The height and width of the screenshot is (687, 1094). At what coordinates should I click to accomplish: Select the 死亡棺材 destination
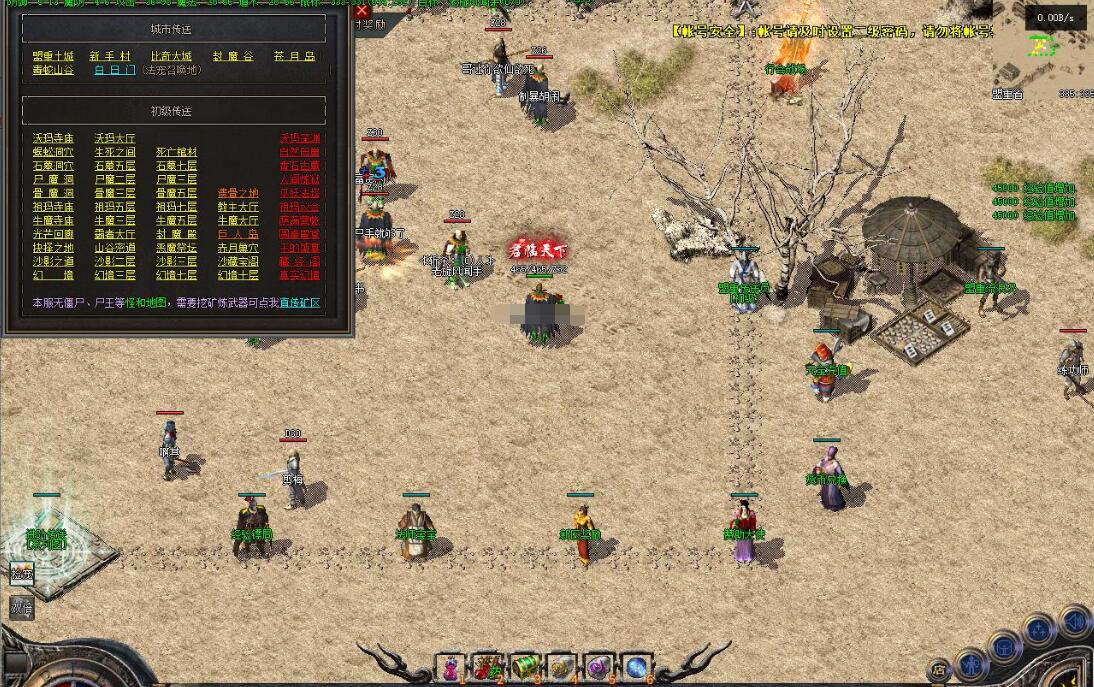pyautogui.click(x=176, y=152)
